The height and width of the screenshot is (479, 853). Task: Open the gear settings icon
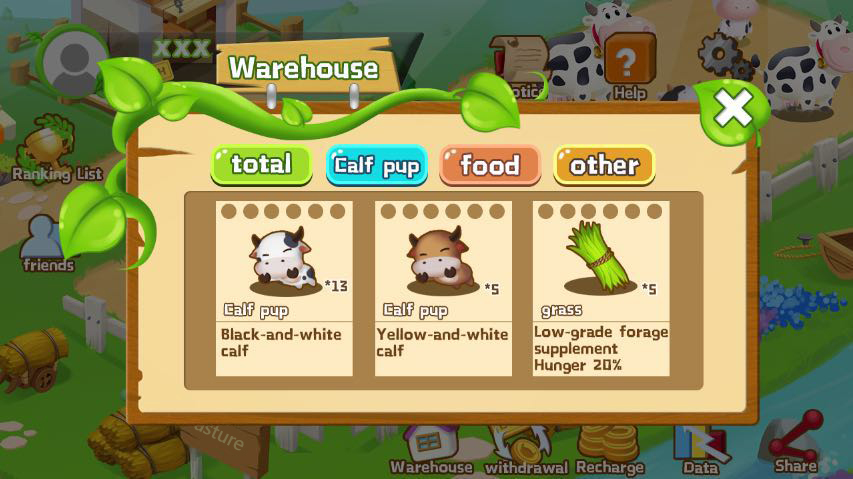(x=718, y=56)
